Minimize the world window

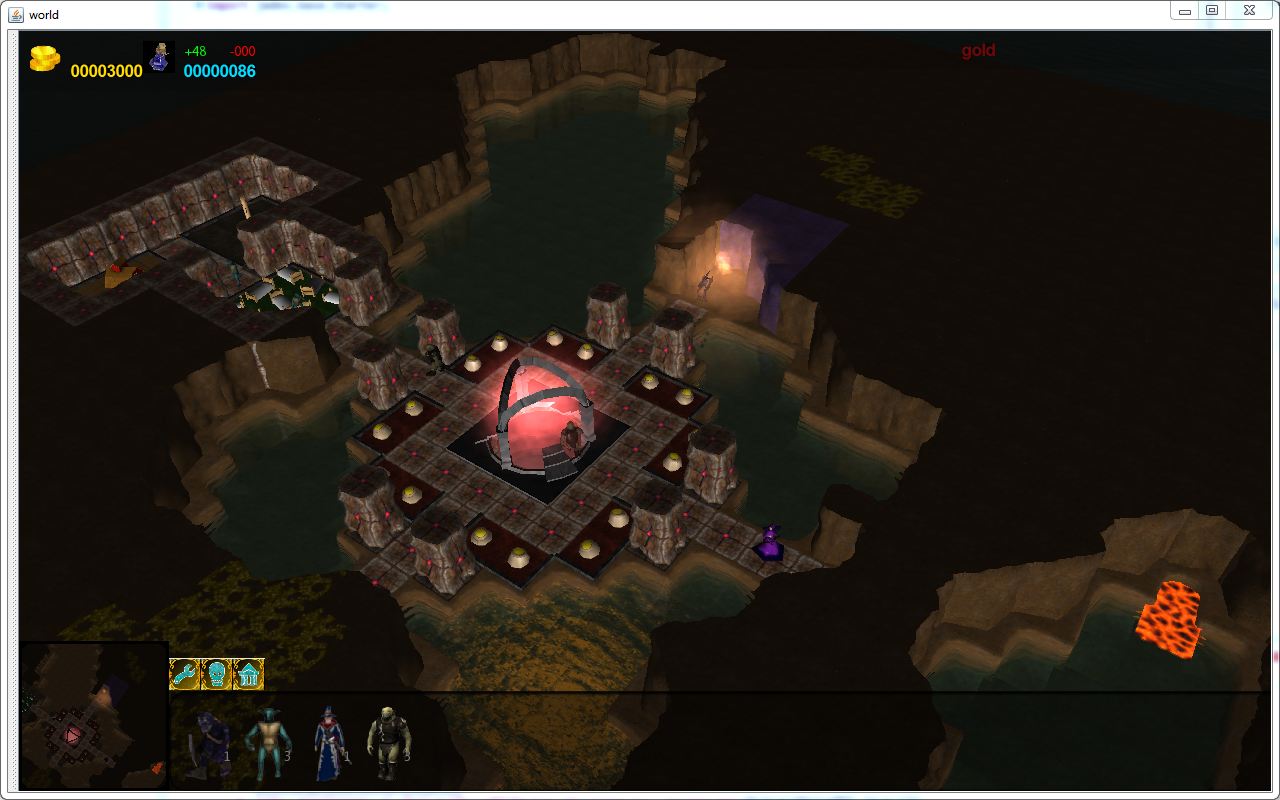tap(1185, 10)
